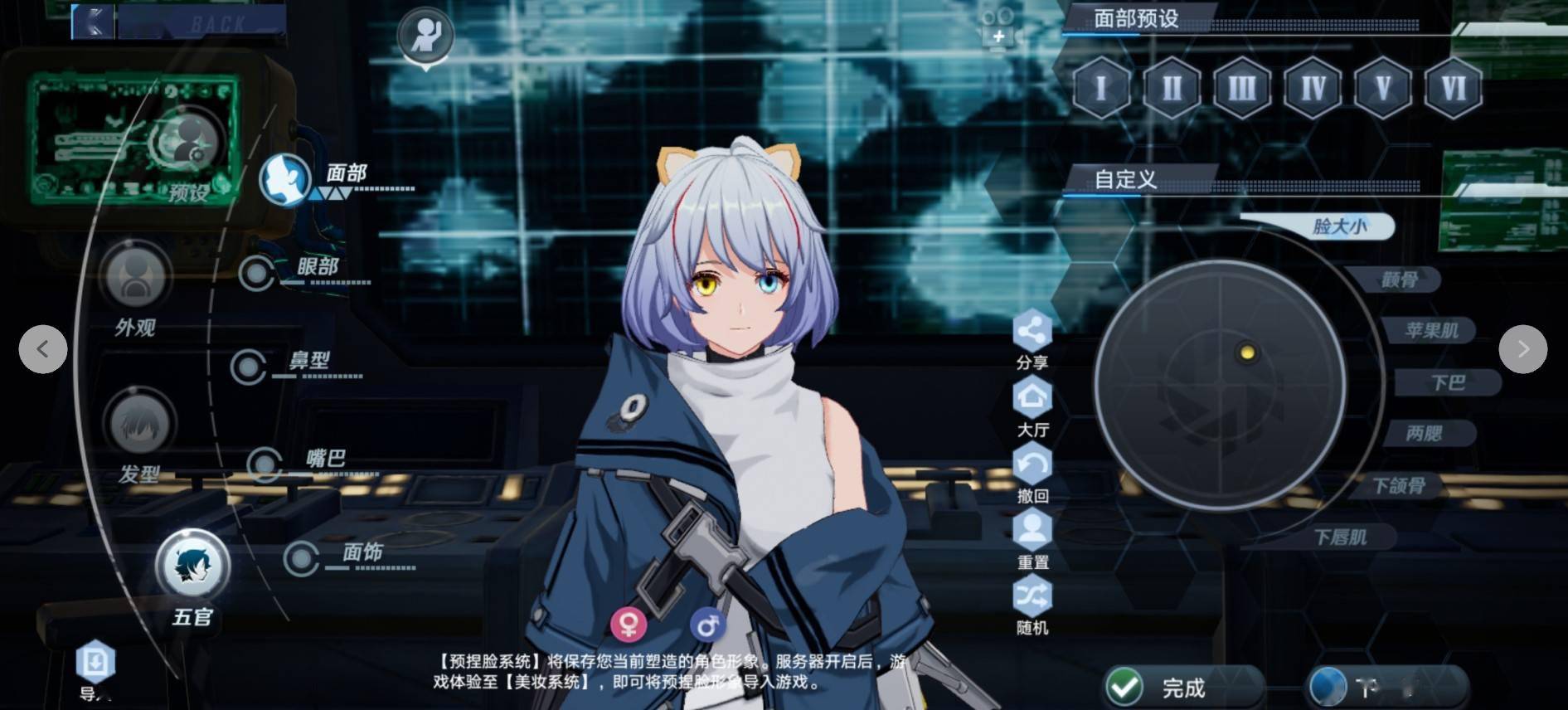The image size is (1568, 710).
Task: Randomize the face with 随机
Action: (1032, 597)
